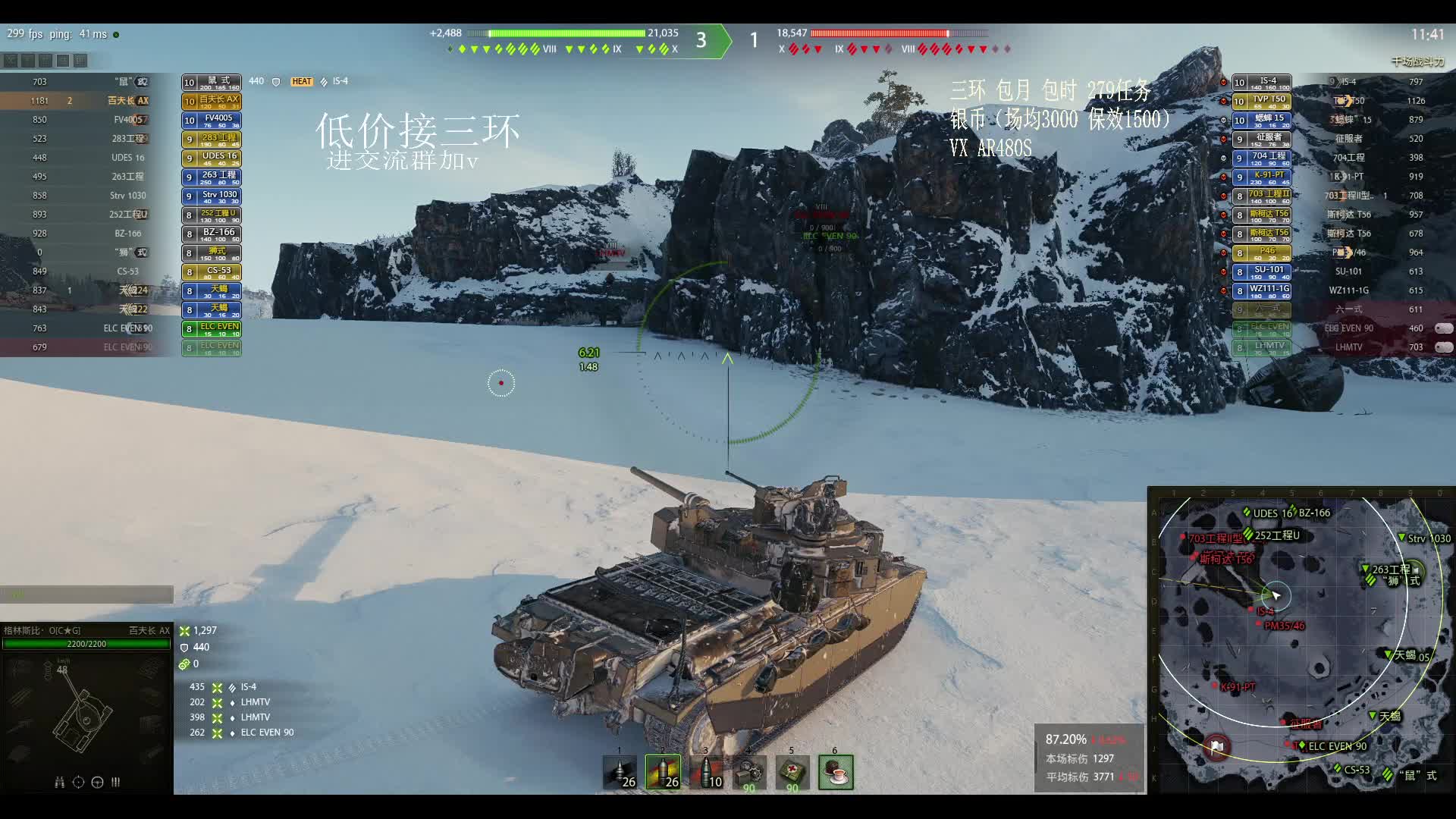1456x819 pixels.
Task: Select enemy K-91-PT in enemy list
Action: click(1349, 177)
